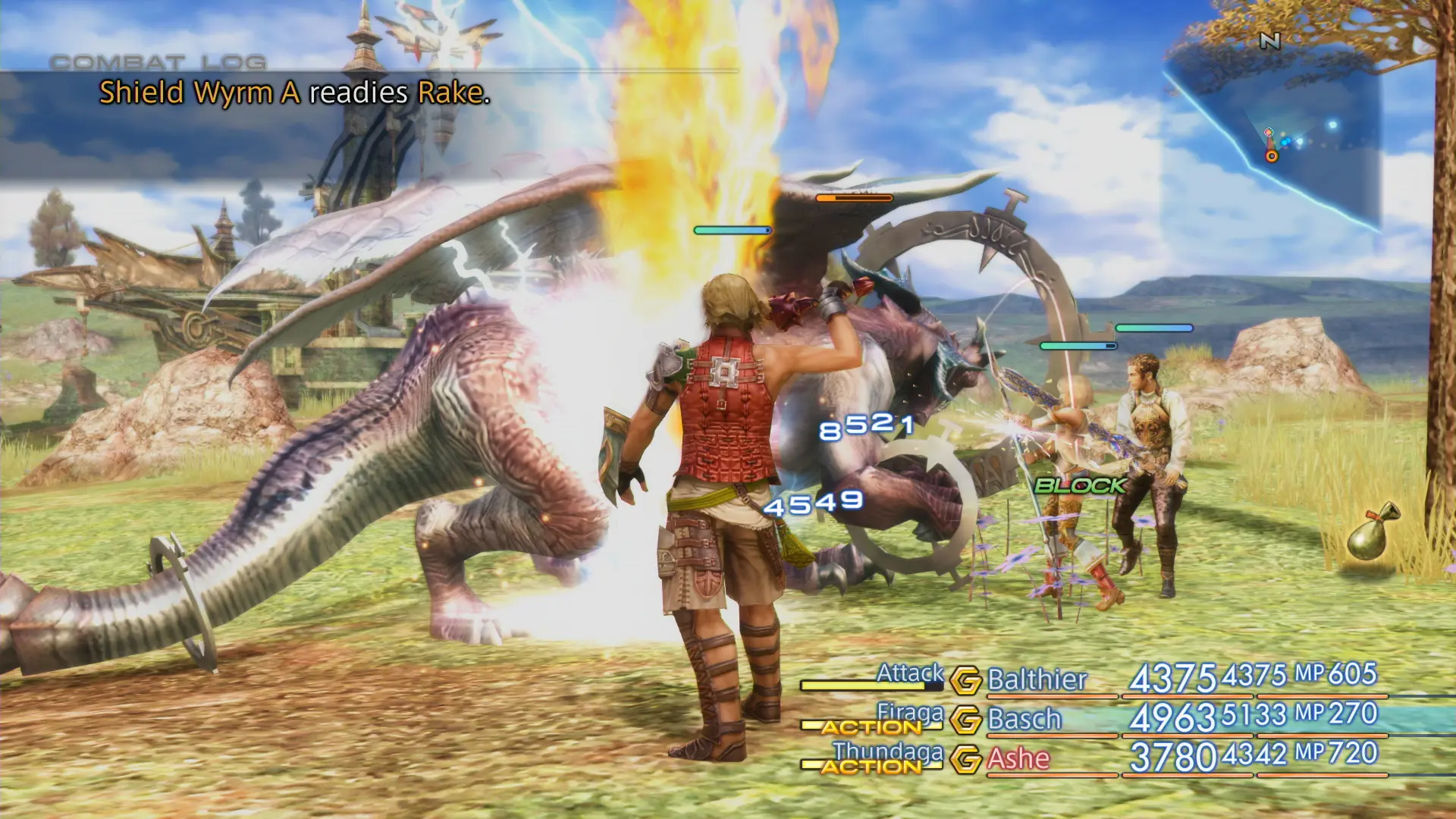Toggle Ashe's Thundaga ACTION state
This screenshot has height=819, width=1456.
[x=869, y=766]
